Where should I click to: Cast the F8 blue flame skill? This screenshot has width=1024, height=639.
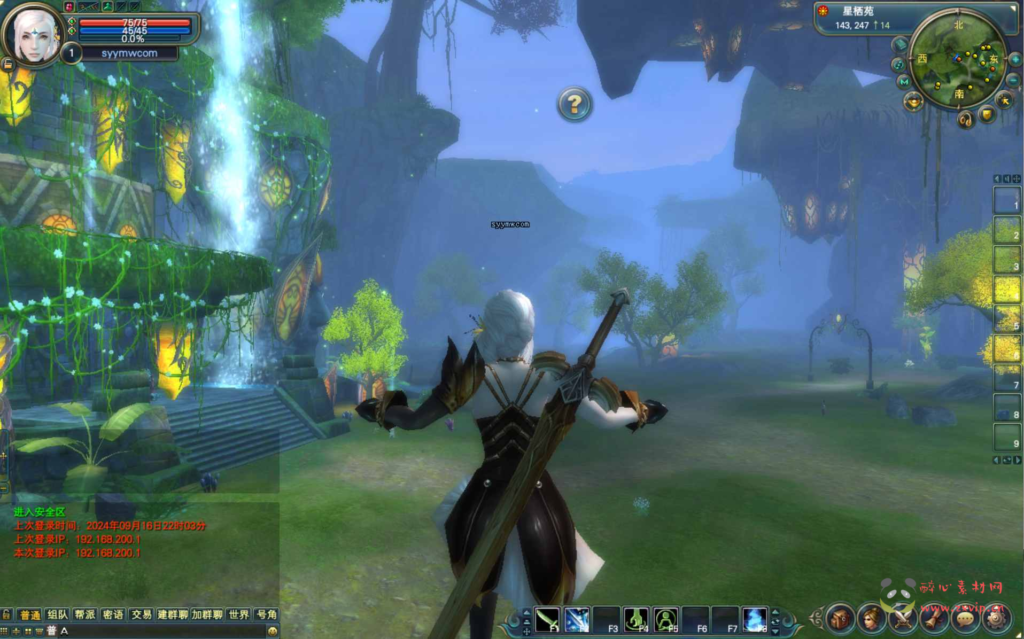click(755, 619)
